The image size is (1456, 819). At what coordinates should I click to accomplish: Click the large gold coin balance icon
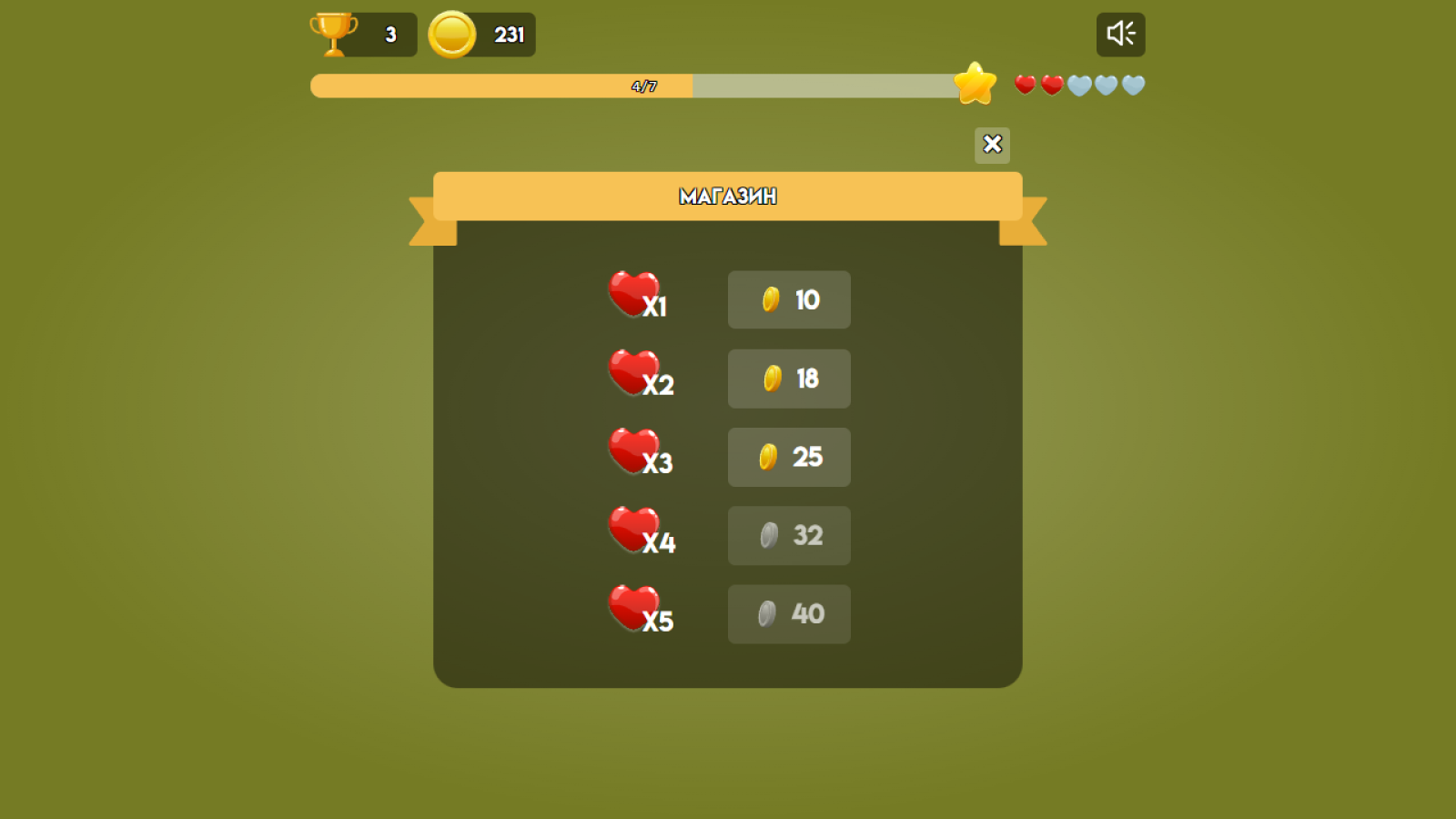(x=450, y=34)
